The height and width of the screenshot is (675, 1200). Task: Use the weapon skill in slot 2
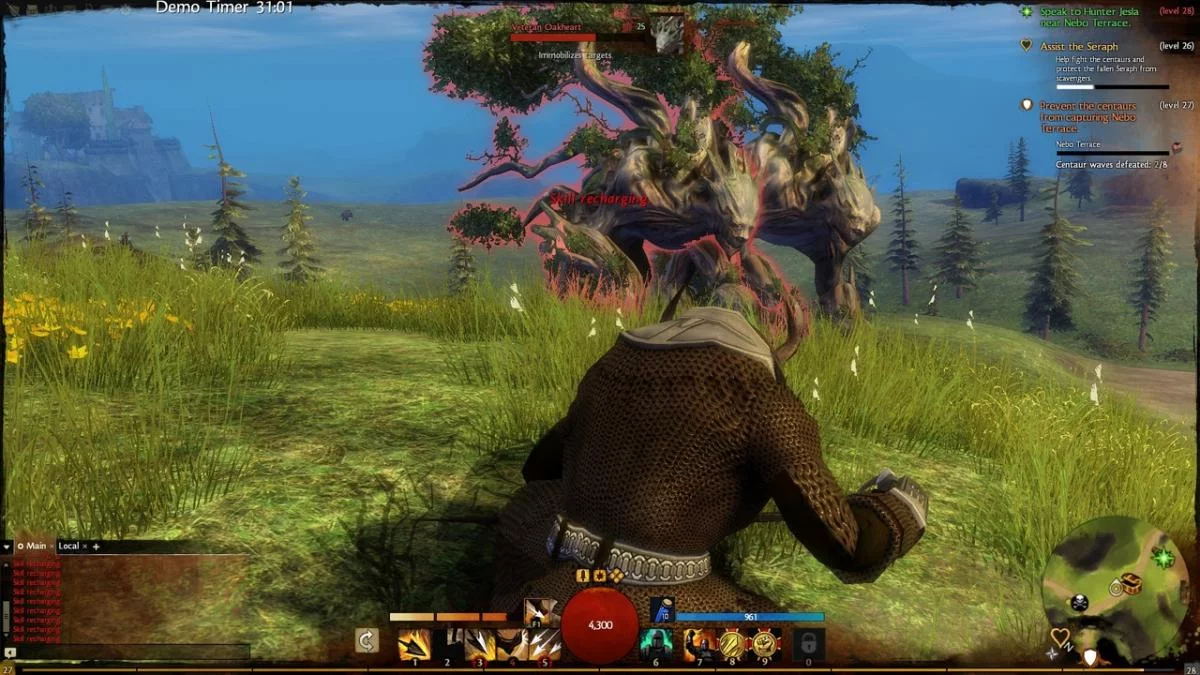(447, 644)
